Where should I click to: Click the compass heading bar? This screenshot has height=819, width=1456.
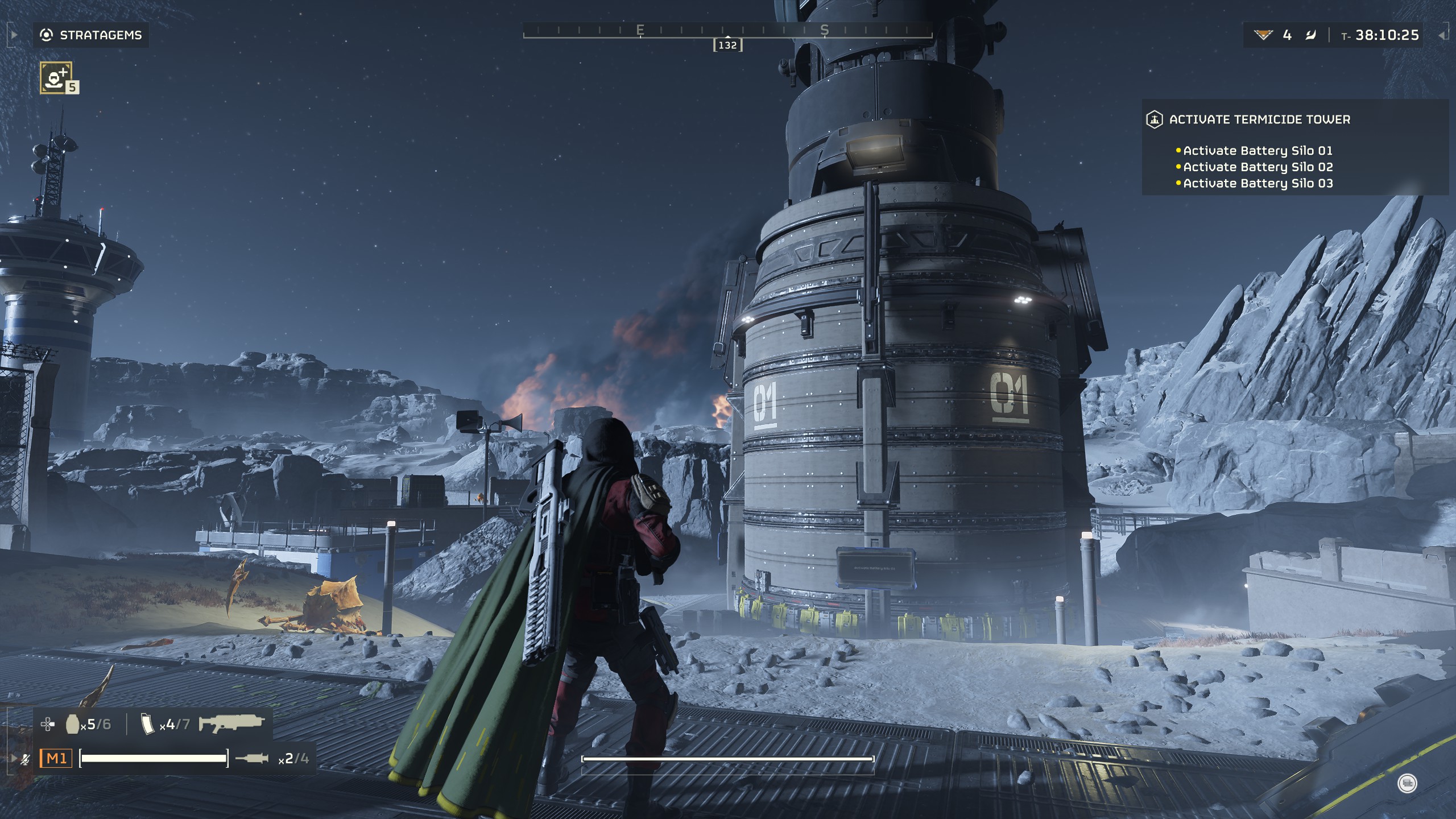click(x=727, y=31)
